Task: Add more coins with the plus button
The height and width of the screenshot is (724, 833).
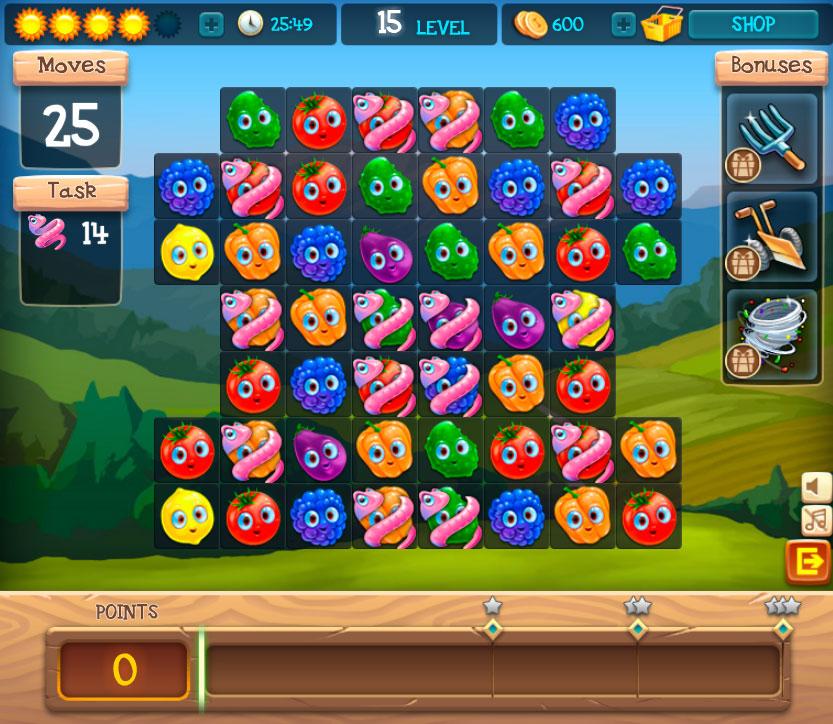Action: [623, 25]
